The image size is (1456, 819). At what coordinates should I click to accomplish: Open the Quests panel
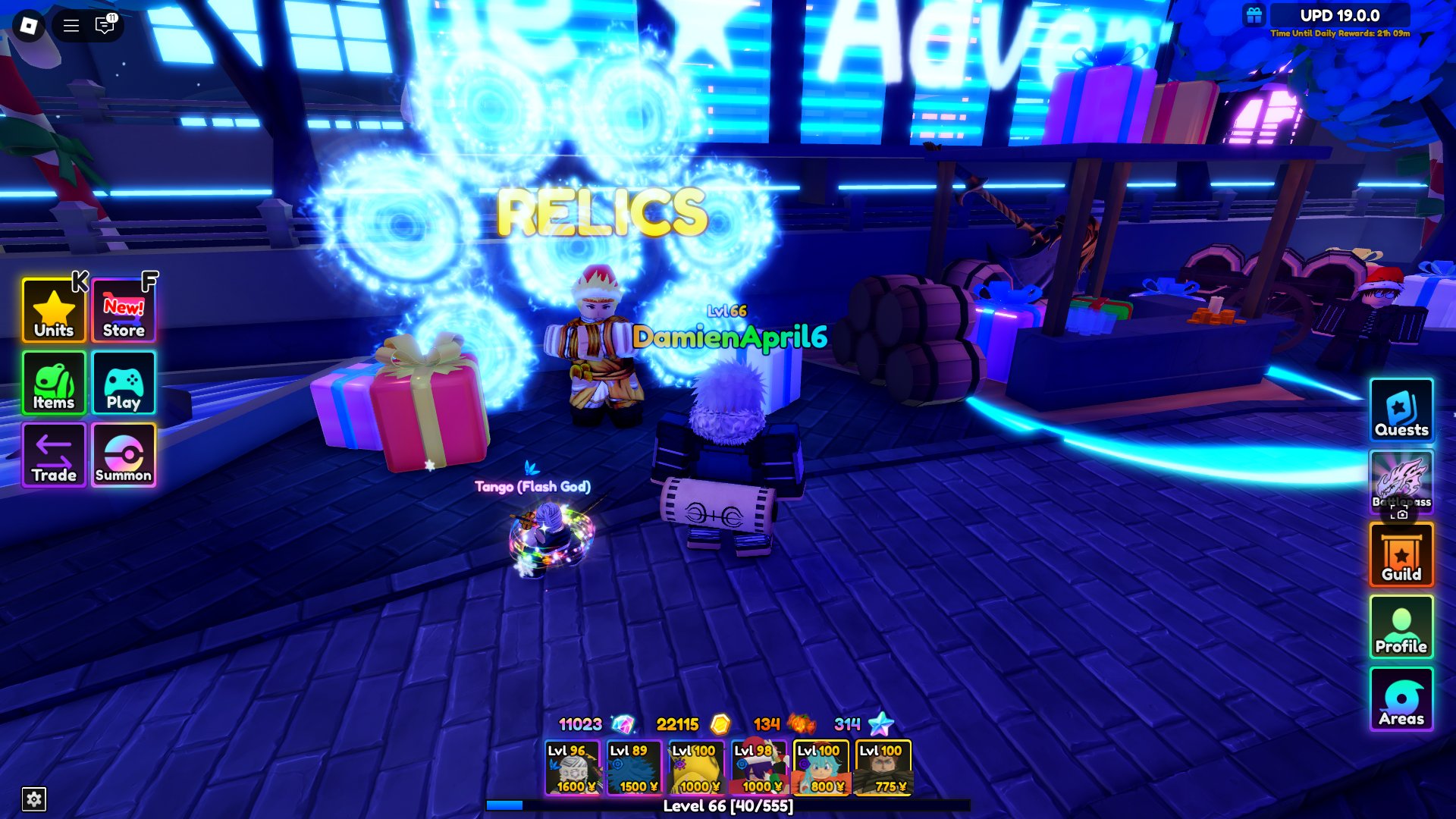click(1402, 412)
